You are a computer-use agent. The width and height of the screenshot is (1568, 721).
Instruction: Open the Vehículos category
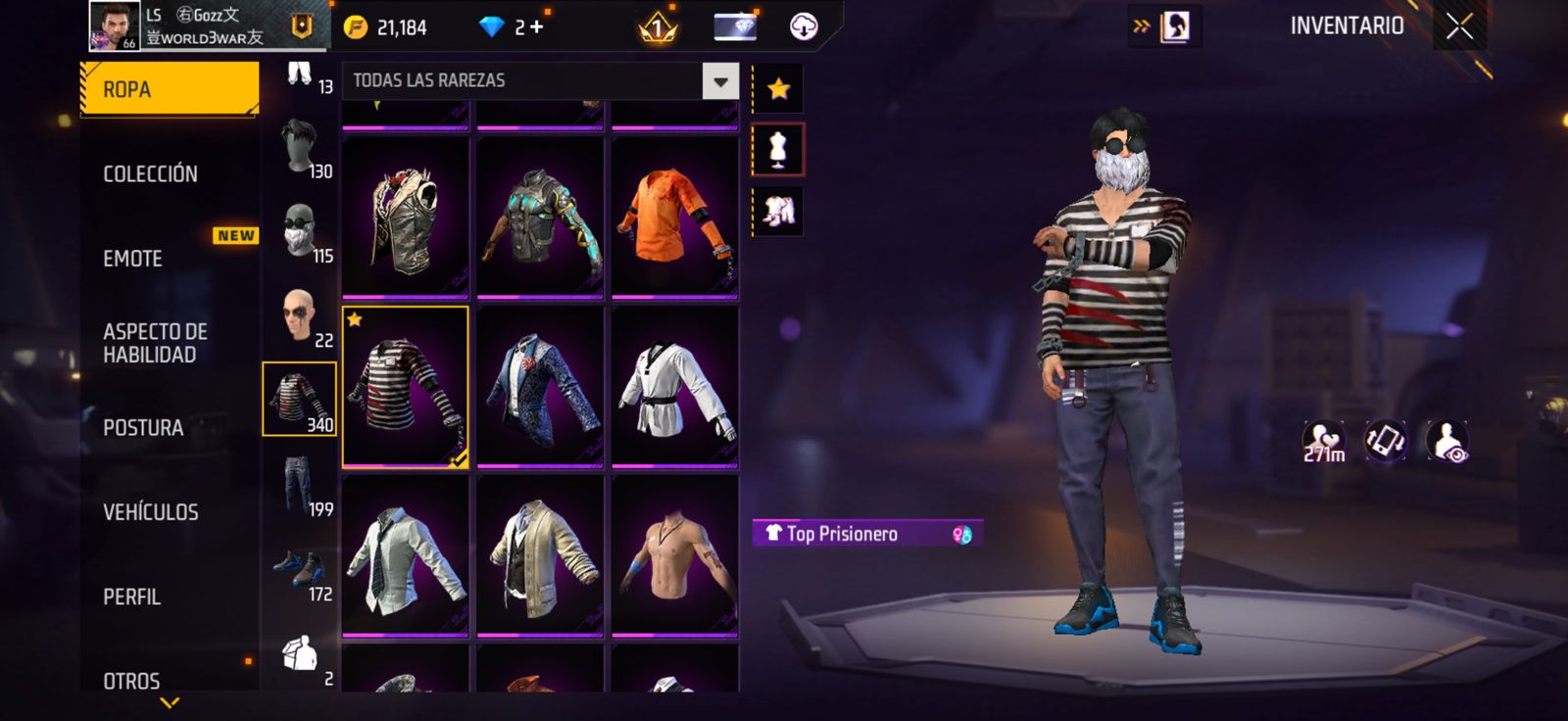[x=151, y=512]
